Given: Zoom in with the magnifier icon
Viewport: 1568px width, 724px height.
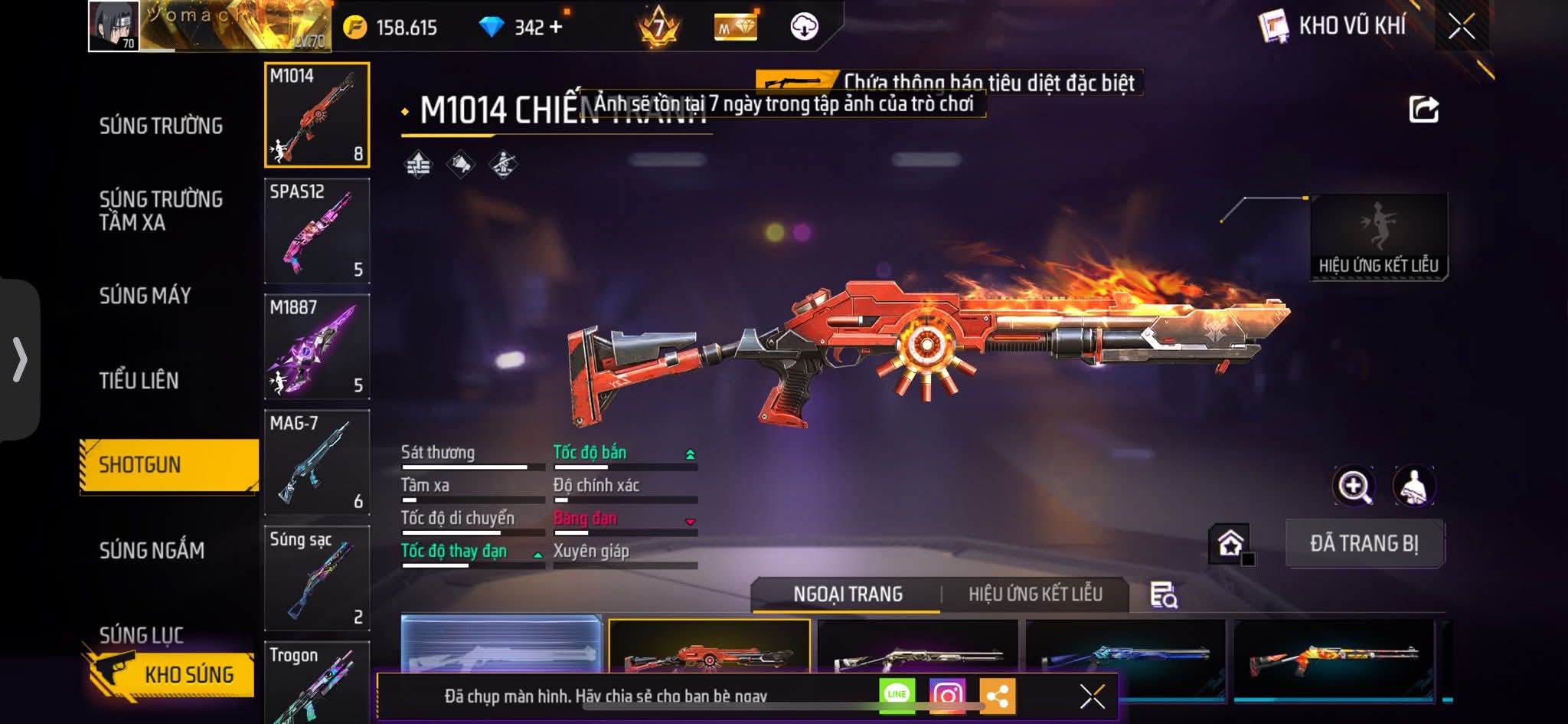Looking at the screenshot, I should (1354, 486).
